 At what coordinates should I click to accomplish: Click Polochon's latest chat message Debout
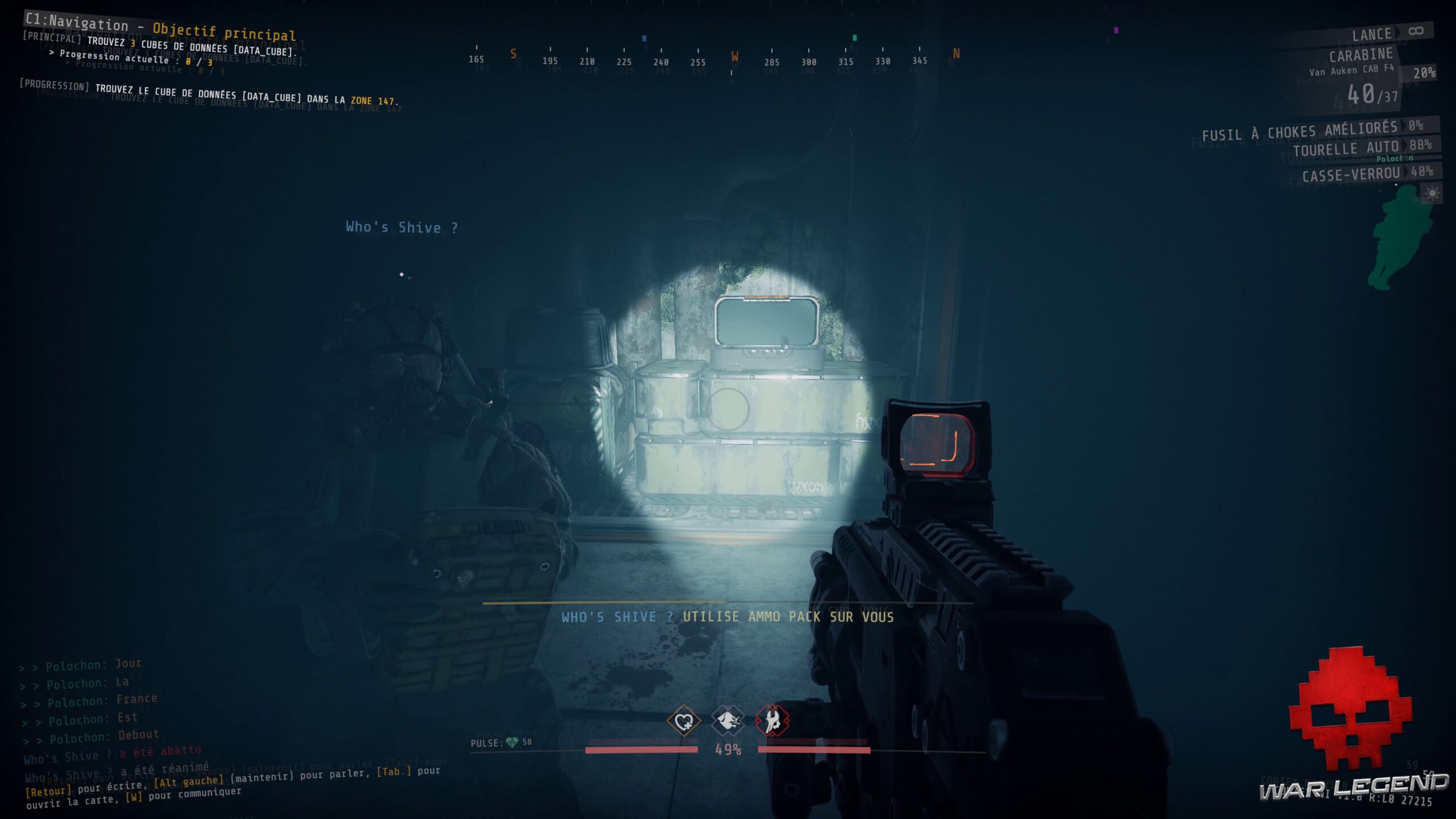tap(136, 735)
